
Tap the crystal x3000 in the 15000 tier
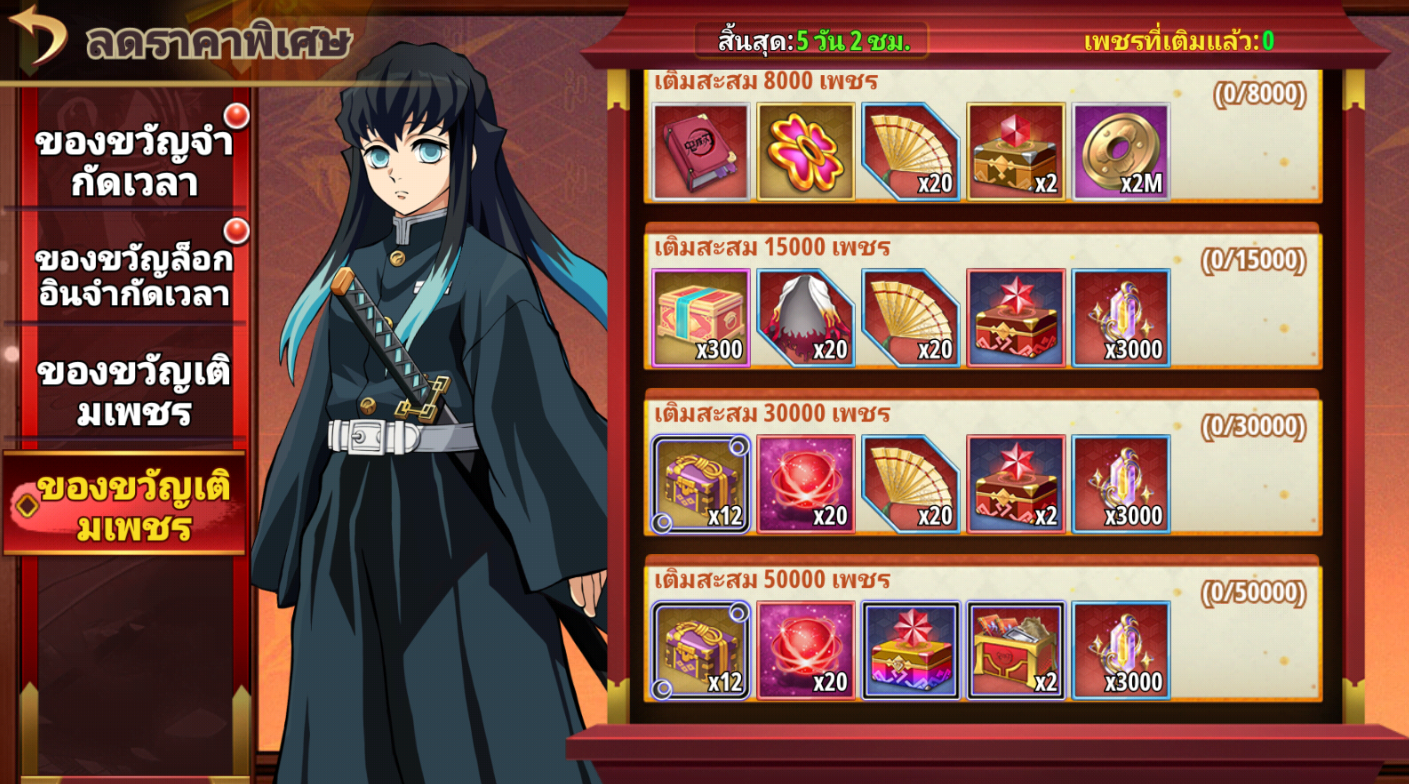pos(1121,318)
